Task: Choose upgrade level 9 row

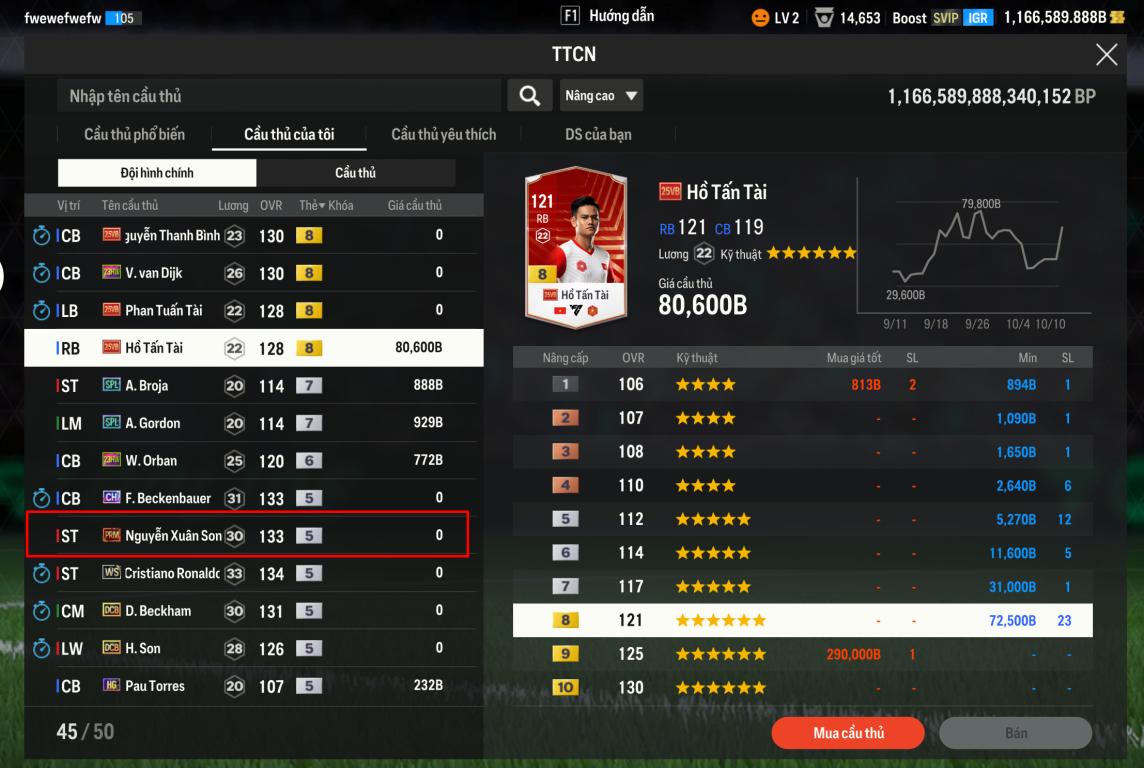Action: tap(802, 655)
